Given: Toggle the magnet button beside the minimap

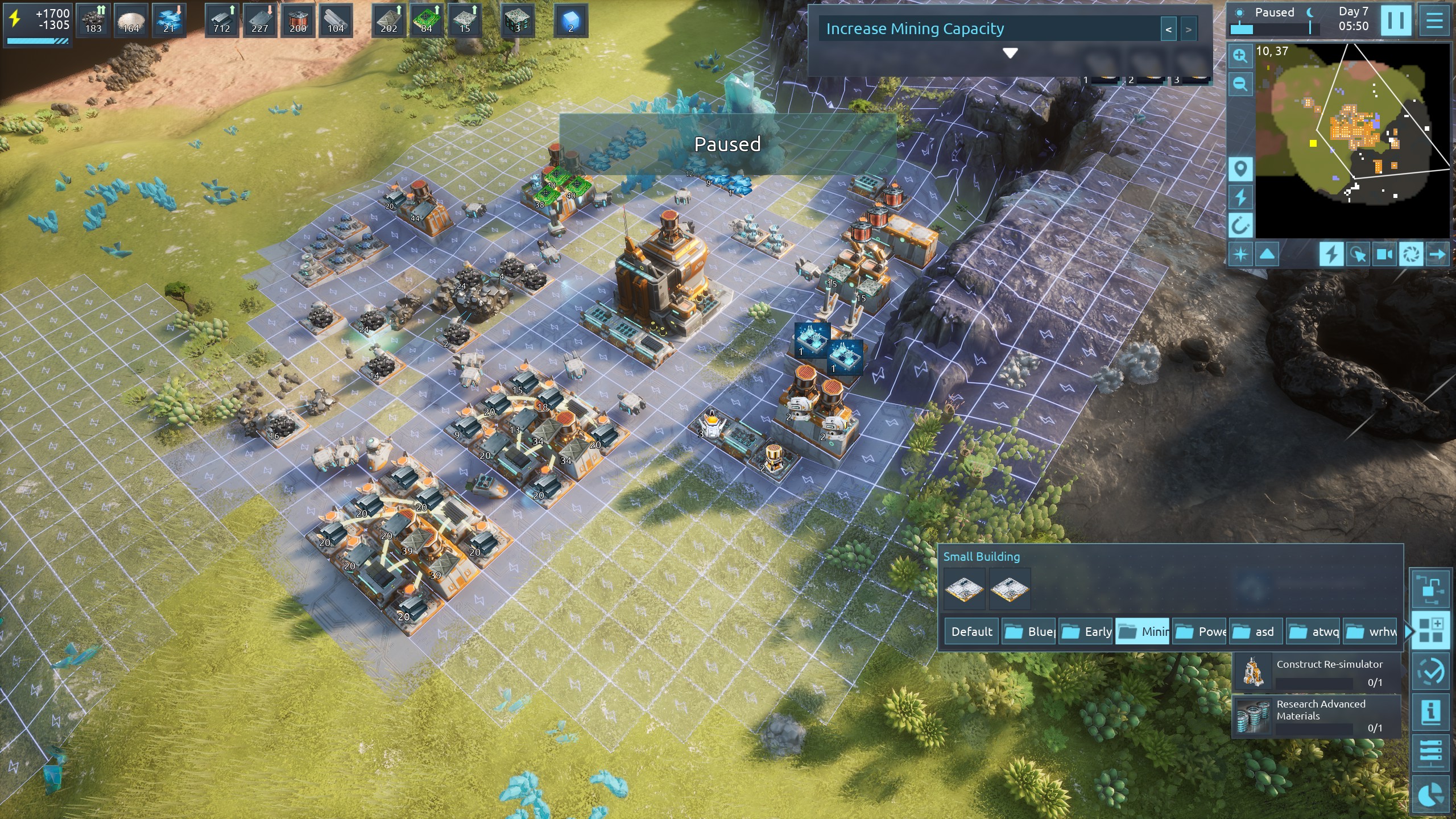Looking at the screenshot, I should point(1240,225).
